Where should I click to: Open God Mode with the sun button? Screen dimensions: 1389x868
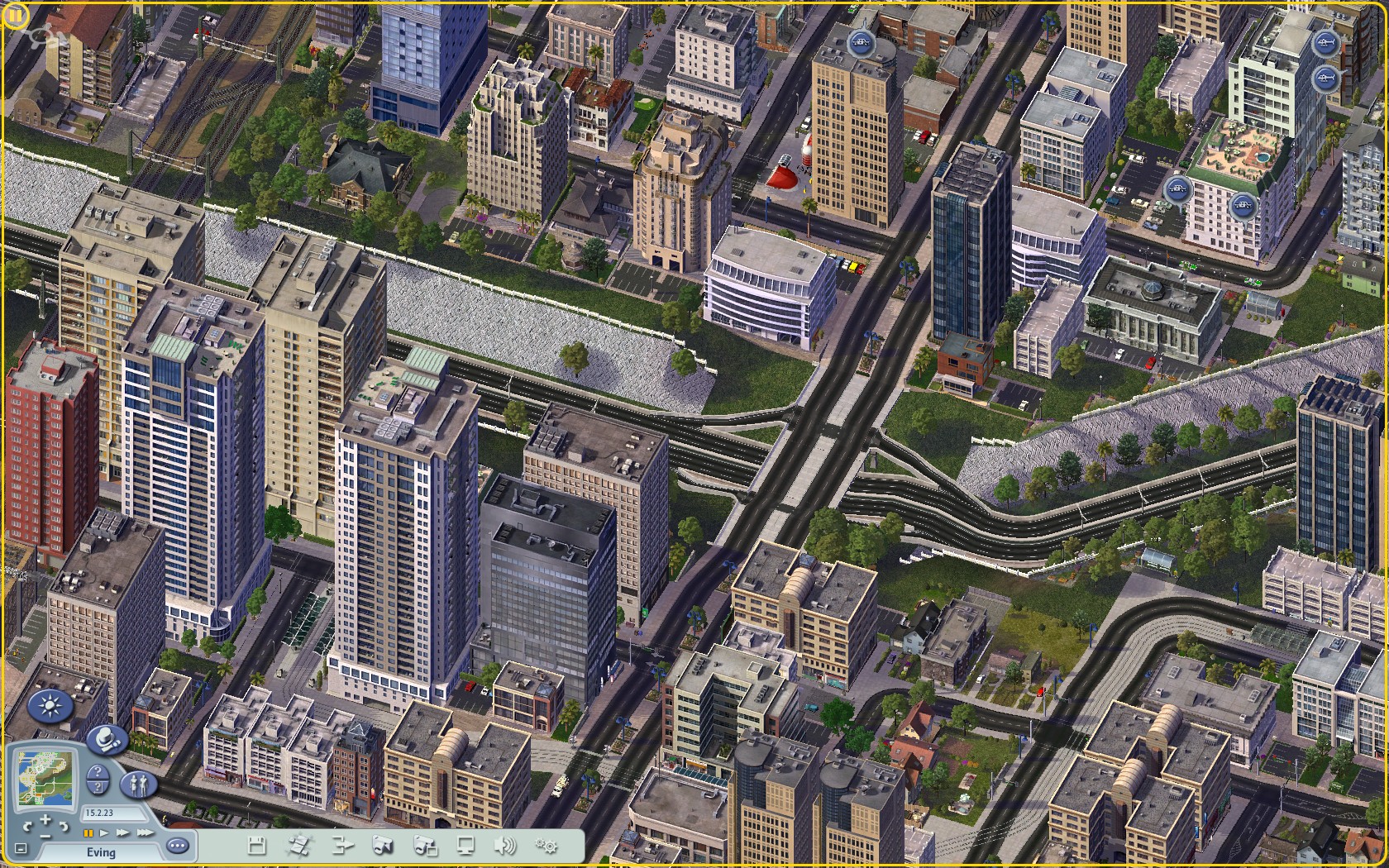(x=50, y=707)
